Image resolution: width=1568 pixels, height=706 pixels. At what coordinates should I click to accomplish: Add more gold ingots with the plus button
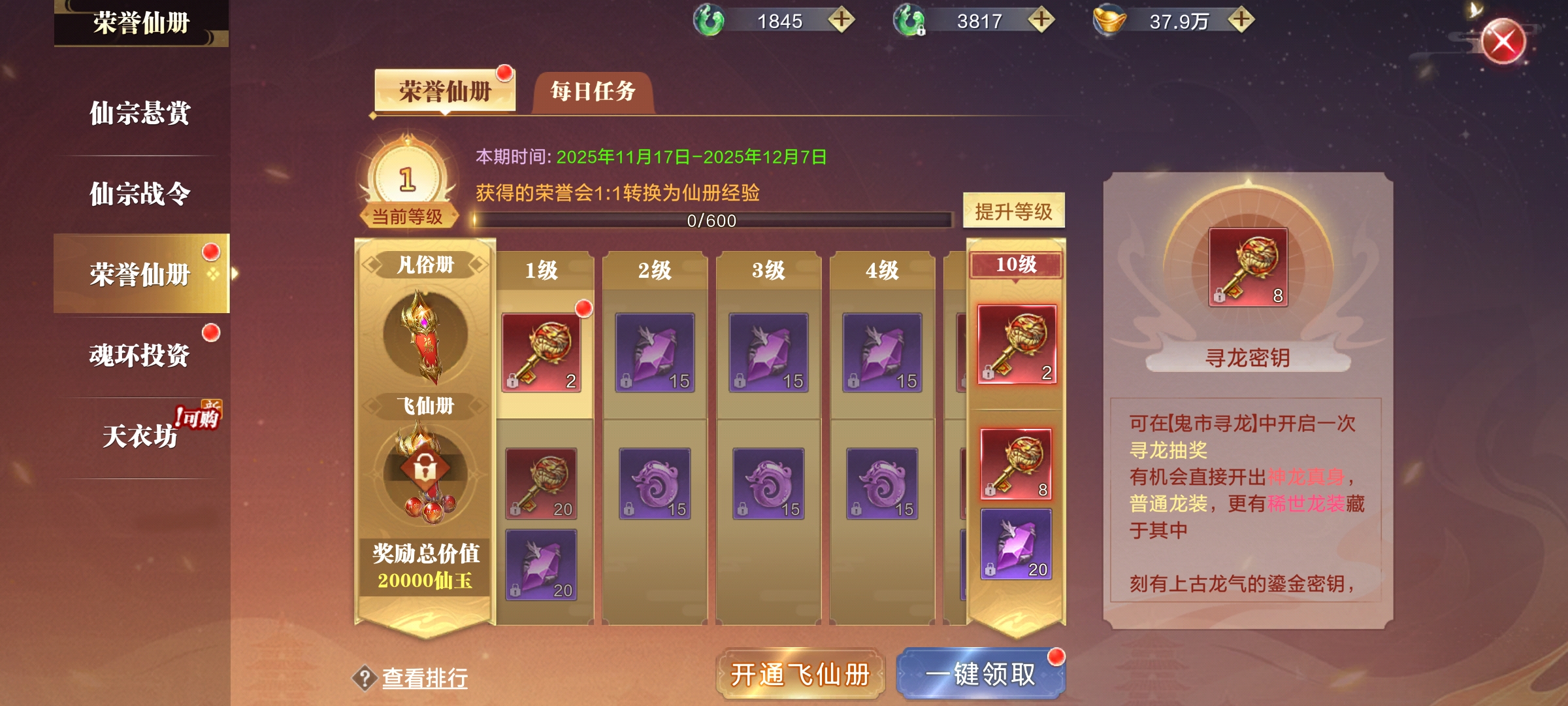click(x=1241, y=20)
